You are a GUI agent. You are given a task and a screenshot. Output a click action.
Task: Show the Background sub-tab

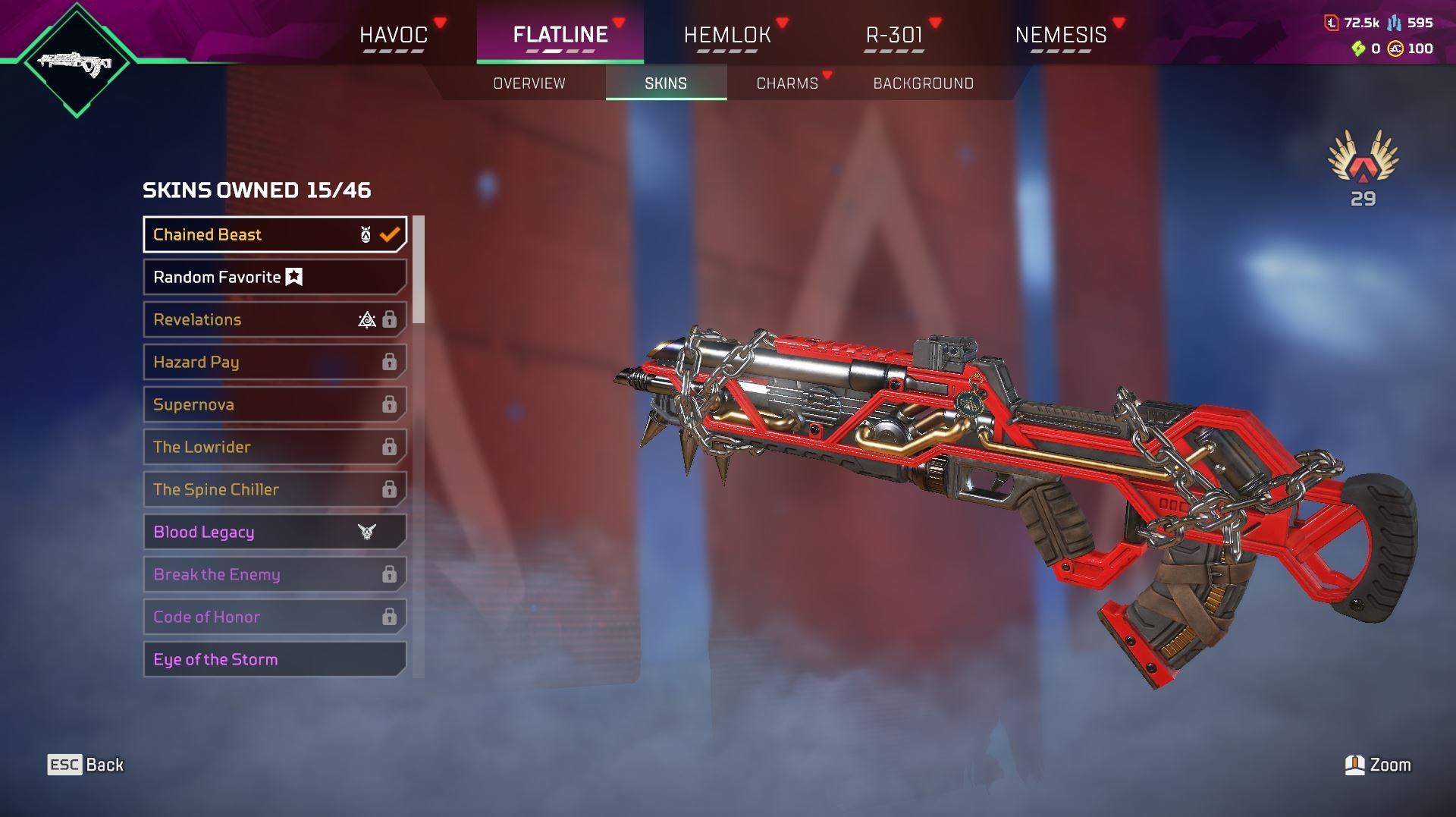[923, 83]
